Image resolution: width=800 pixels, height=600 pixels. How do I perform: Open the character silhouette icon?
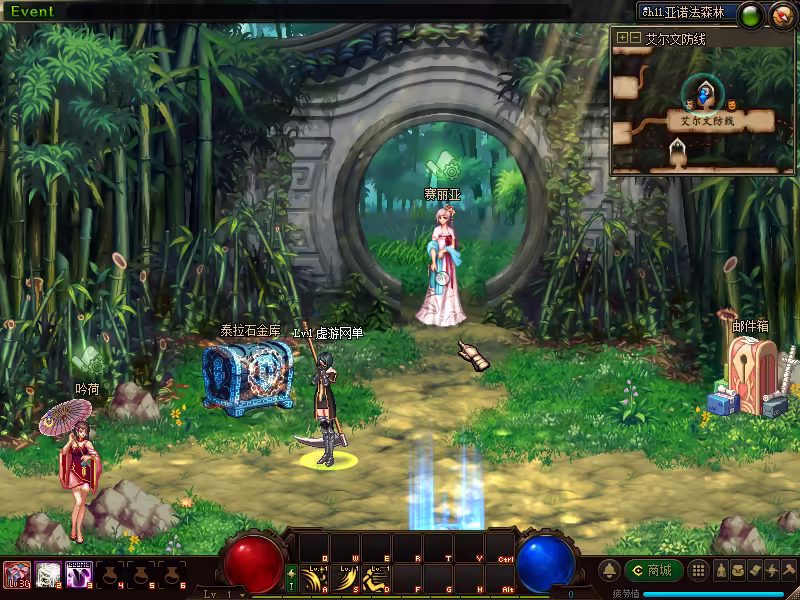[719, 570]
